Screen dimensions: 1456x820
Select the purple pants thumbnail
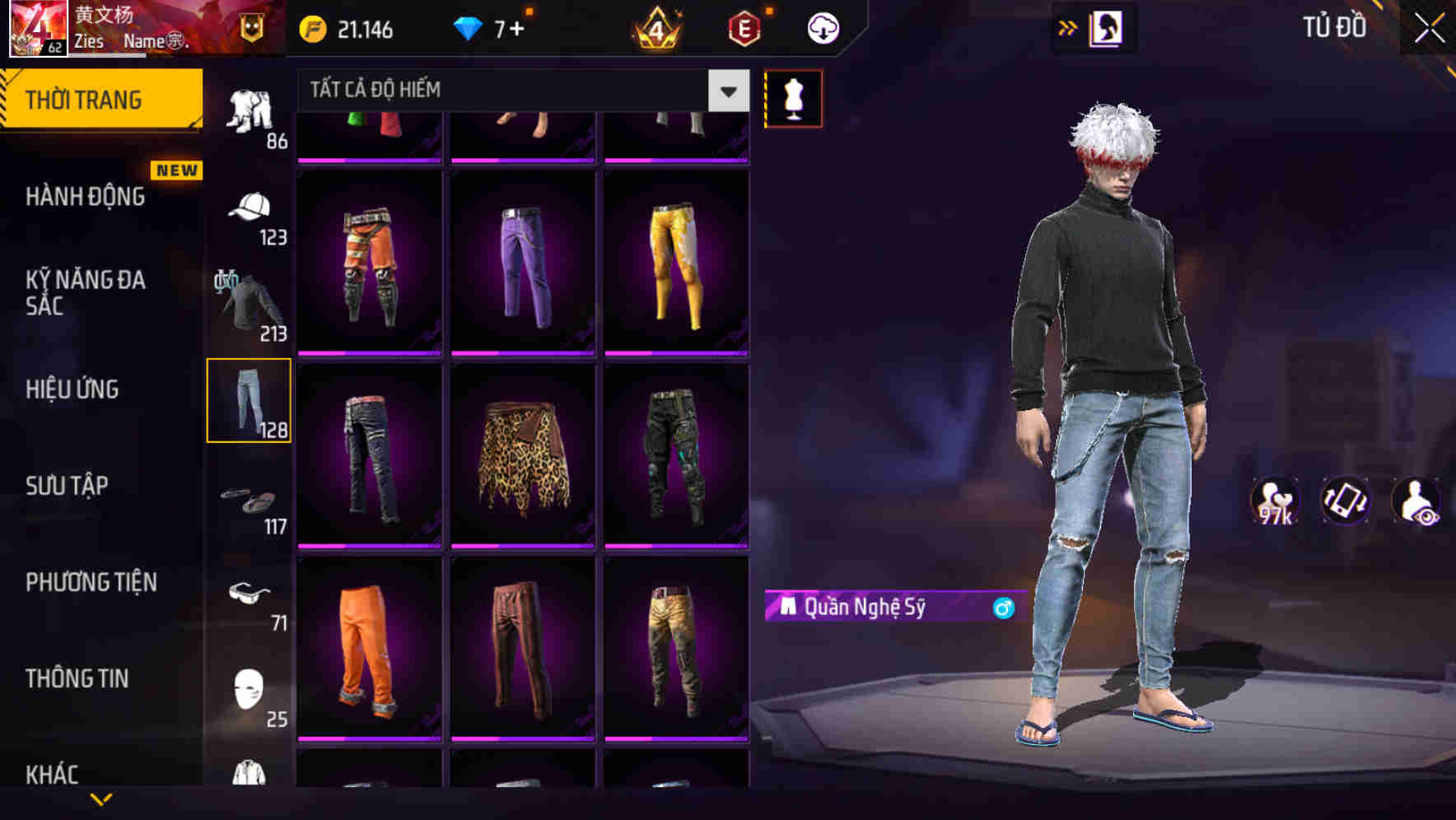pos(522,263)
